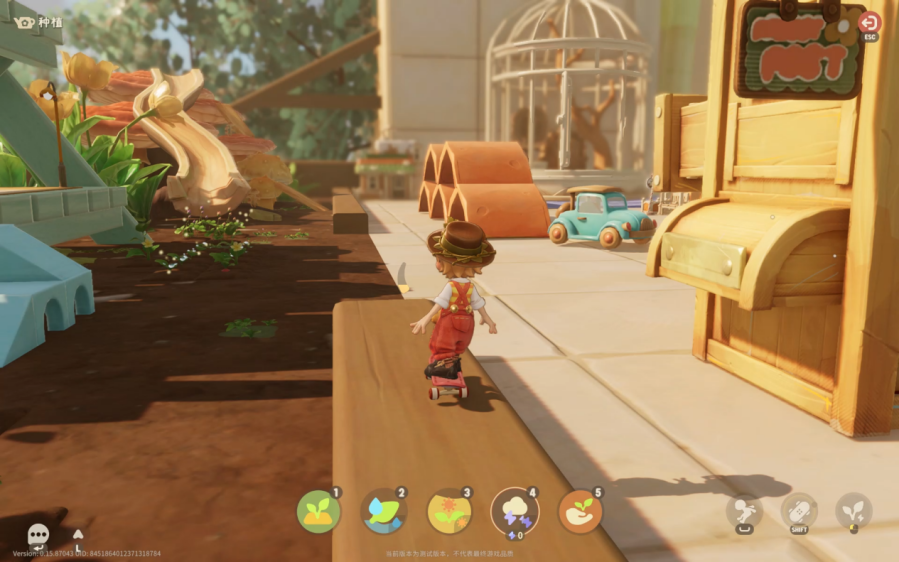Select the seedling planting tool in slot 1
The height and width of the screenshot is (562, 899).
319,512
